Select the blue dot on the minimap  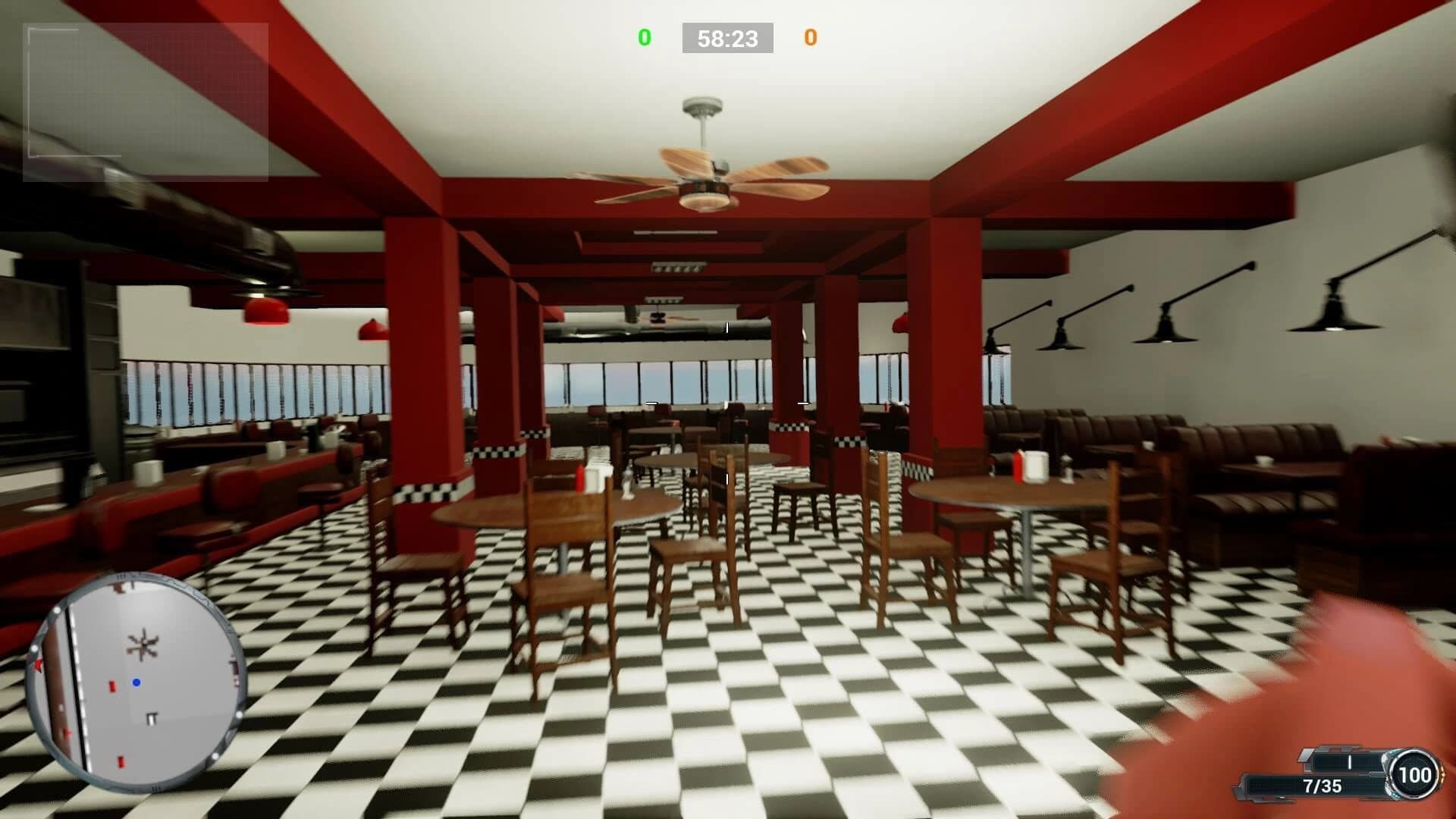(x=138, y=682)
